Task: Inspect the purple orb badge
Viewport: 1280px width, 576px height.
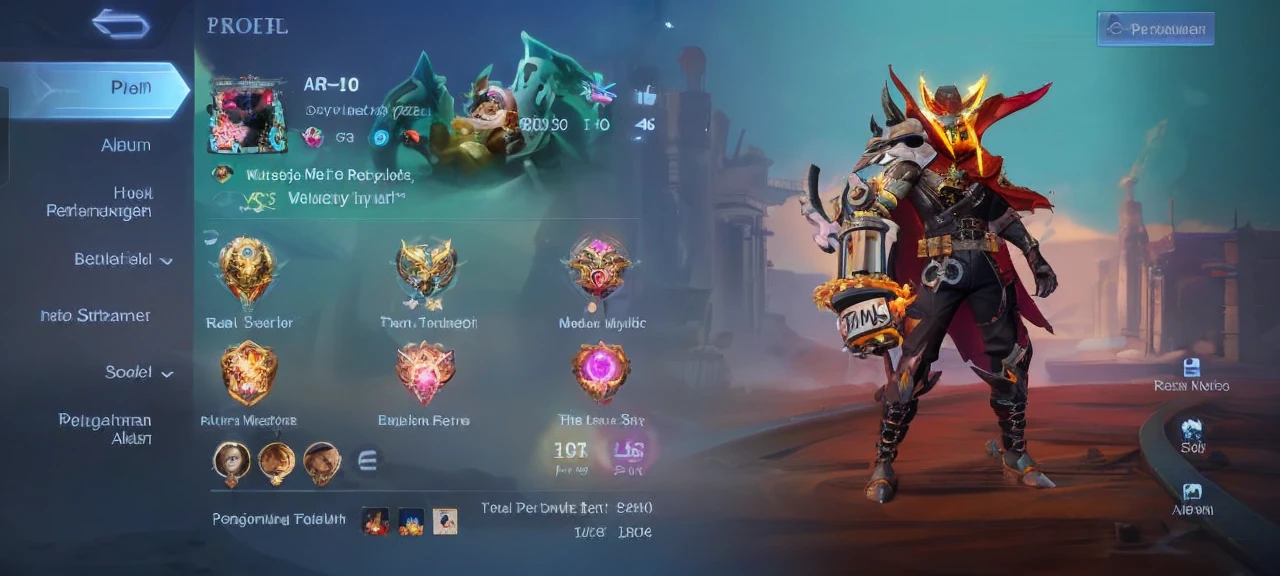Action: [600, 371]
